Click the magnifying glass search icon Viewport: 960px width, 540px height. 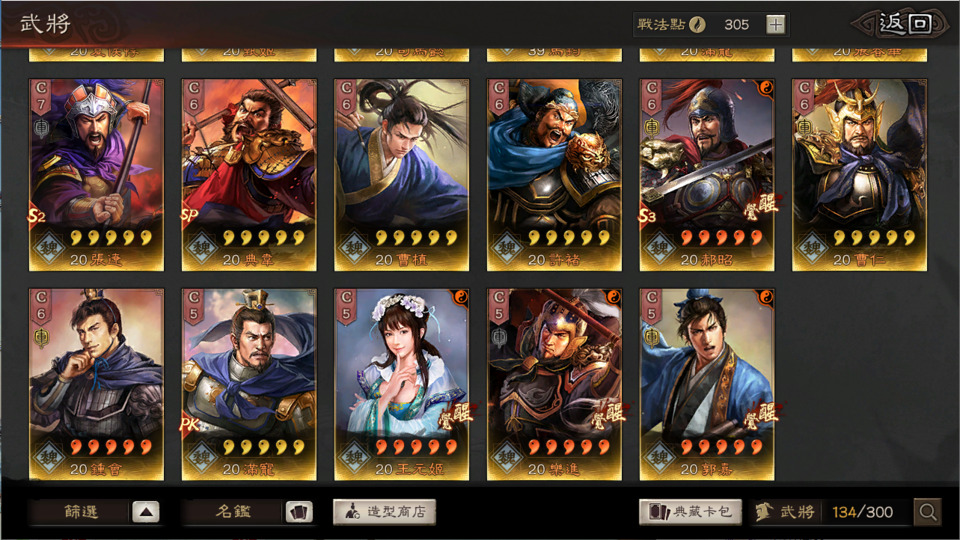click(x=928, y=512)
